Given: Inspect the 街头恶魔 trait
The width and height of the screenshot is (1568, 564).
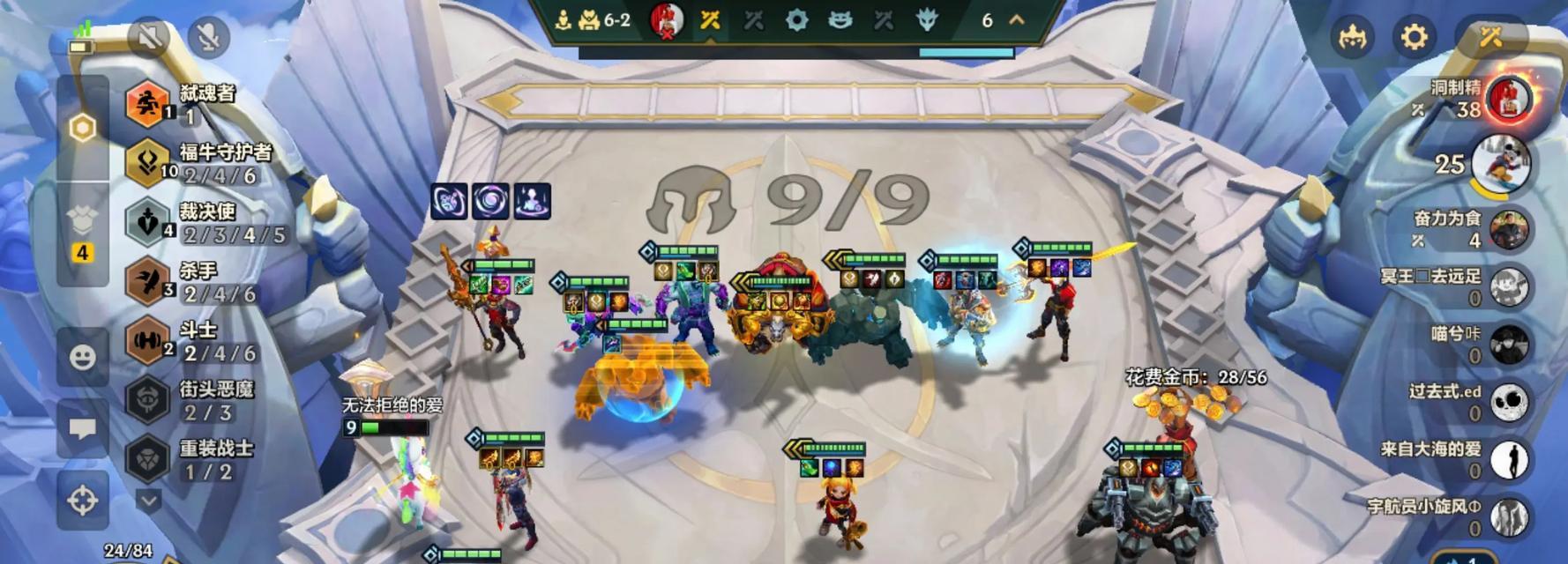Looking at the screenshot, I should coord(146,399).
